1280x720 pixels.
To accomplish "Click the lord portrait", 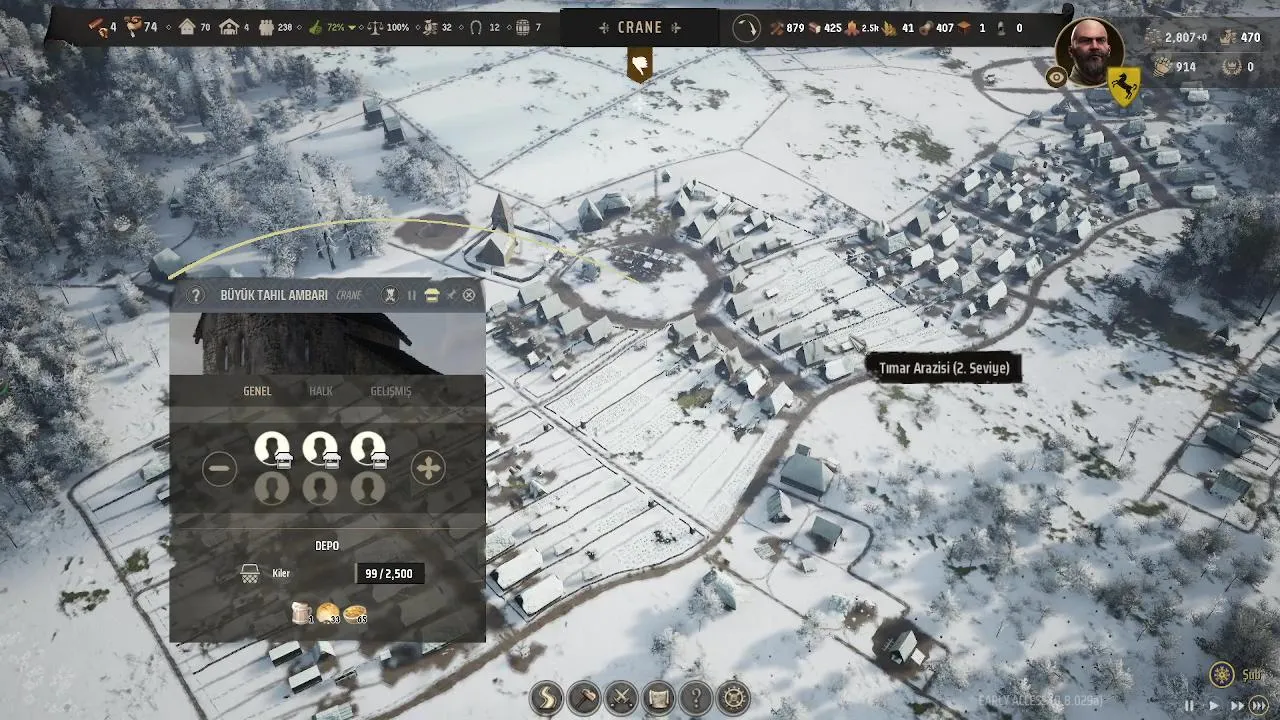I will pos(1090,52).
